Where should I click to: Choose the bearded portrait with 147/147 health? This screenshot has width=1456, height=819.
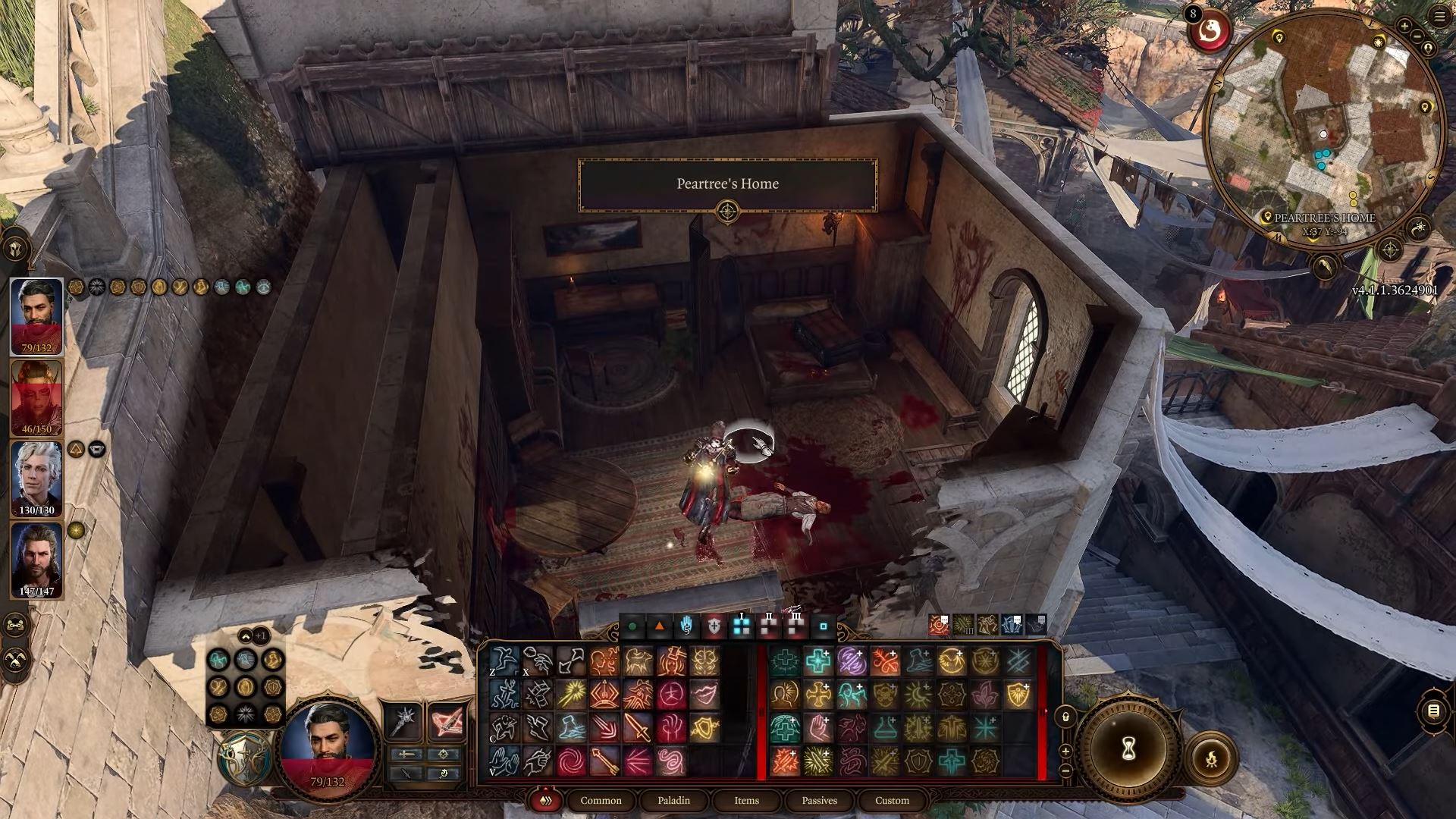tap(36, 560)
